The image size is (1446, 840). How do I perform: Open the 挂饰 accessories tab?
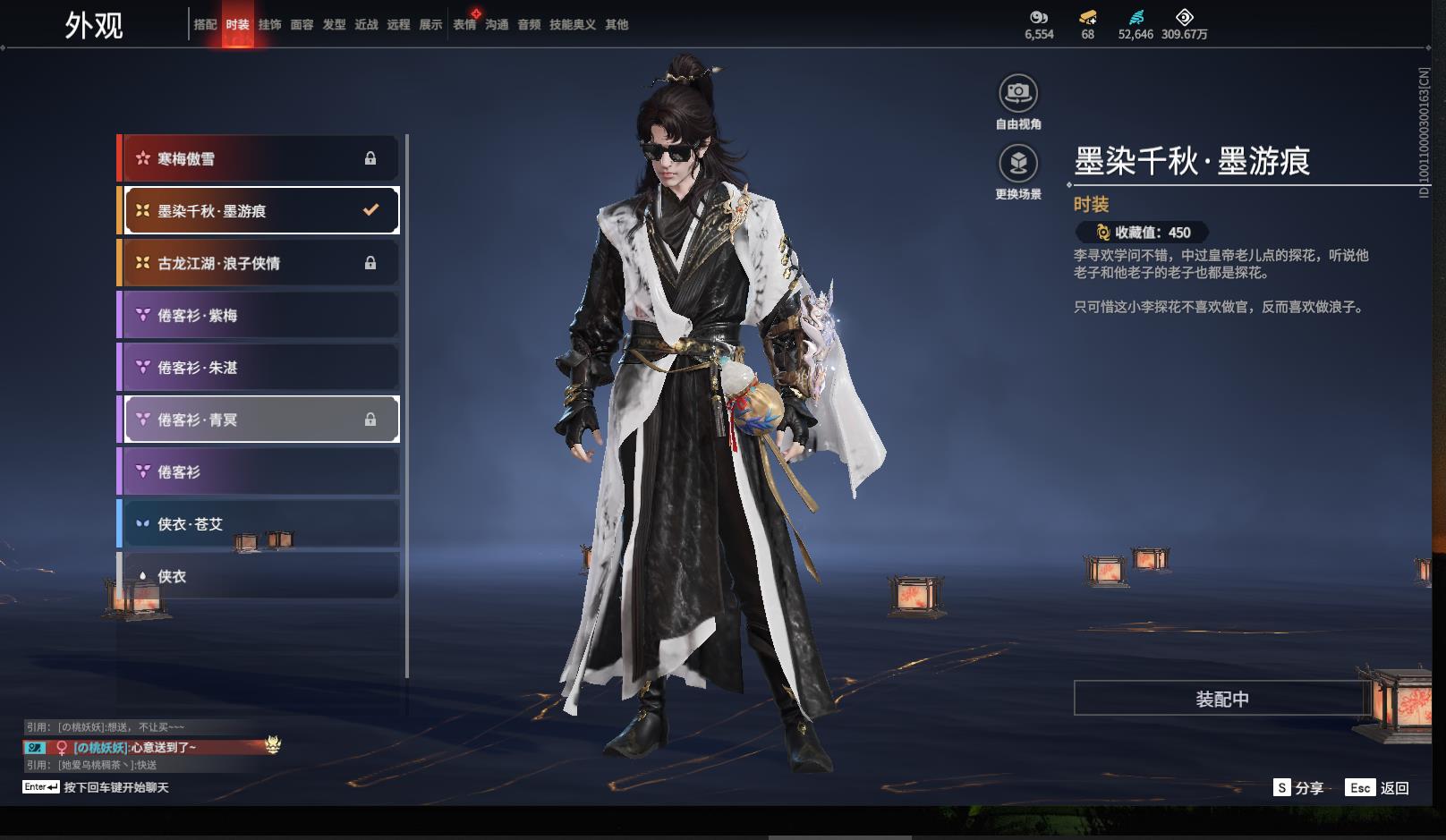(x=269, y=25)
